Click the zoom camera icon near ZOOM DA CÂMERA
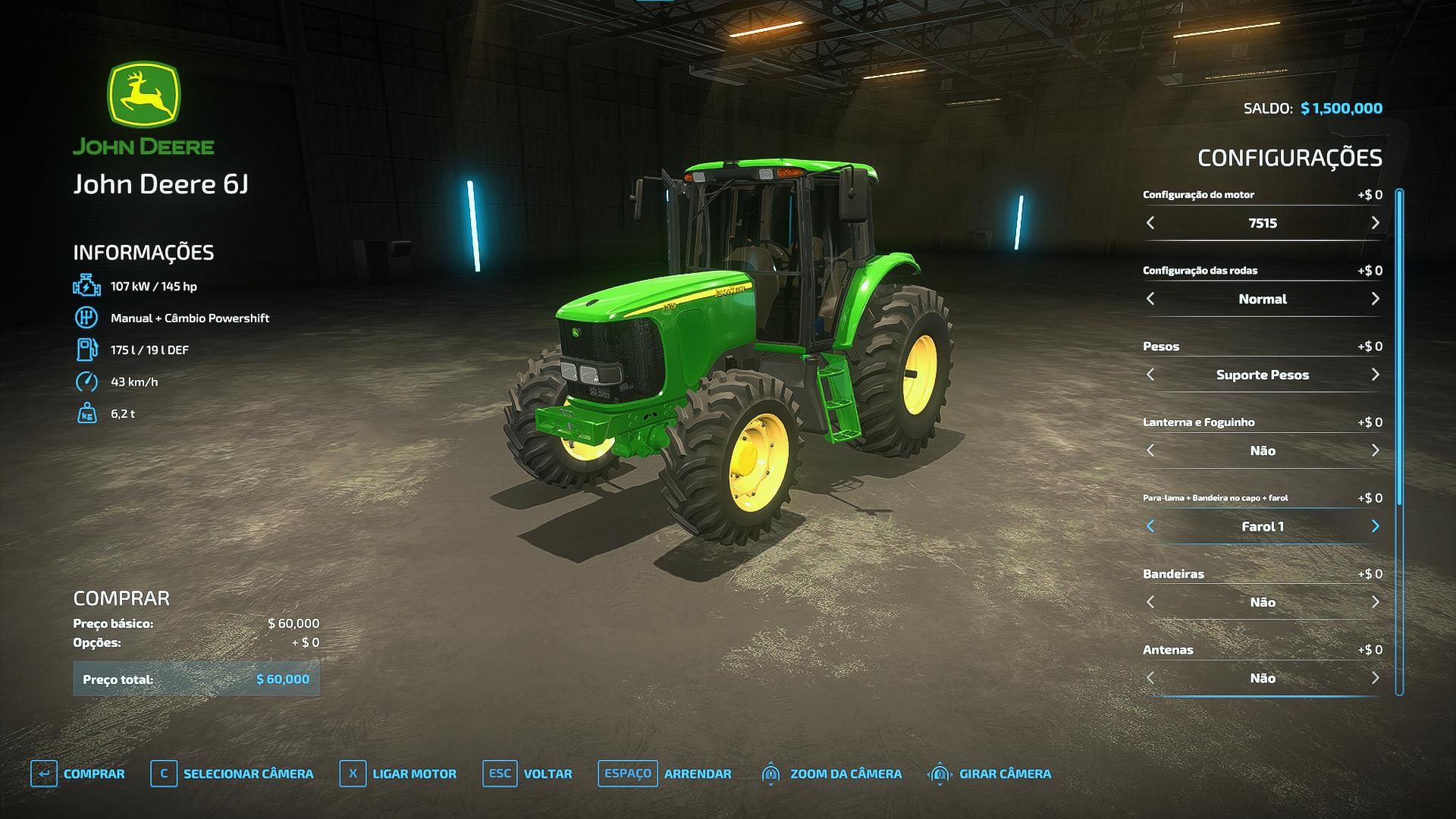Viewport: 1456px width, 819px height. (x=772, y=773)
